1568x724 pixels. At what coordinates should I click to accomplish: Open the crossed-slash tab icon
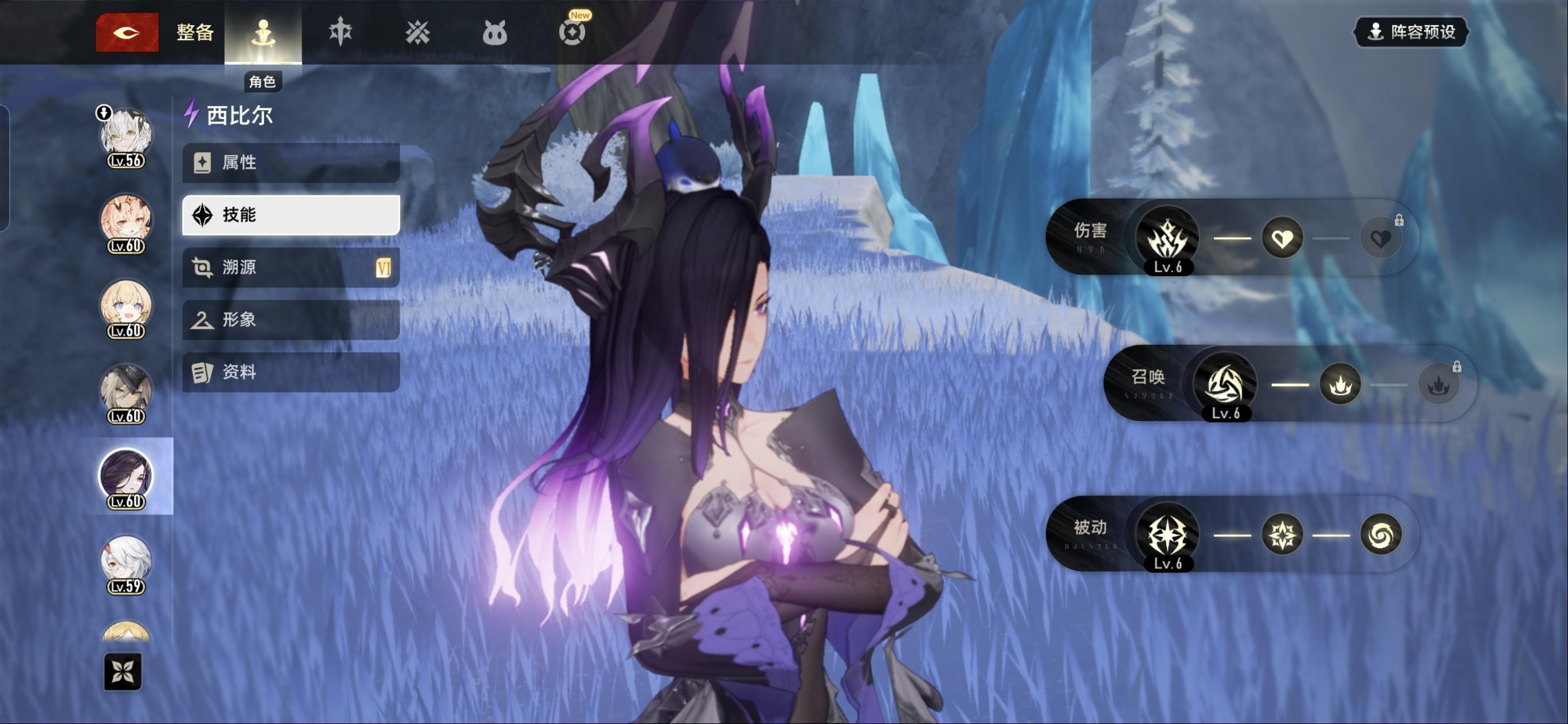click(x=418, y=32)
